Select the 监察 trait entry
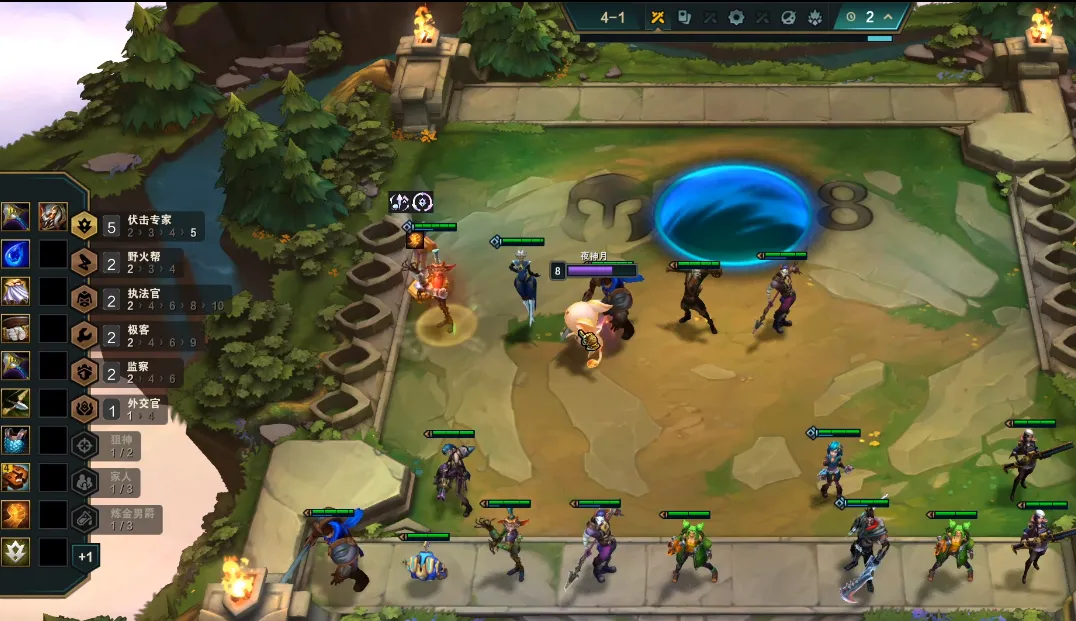 coord(140,372)
